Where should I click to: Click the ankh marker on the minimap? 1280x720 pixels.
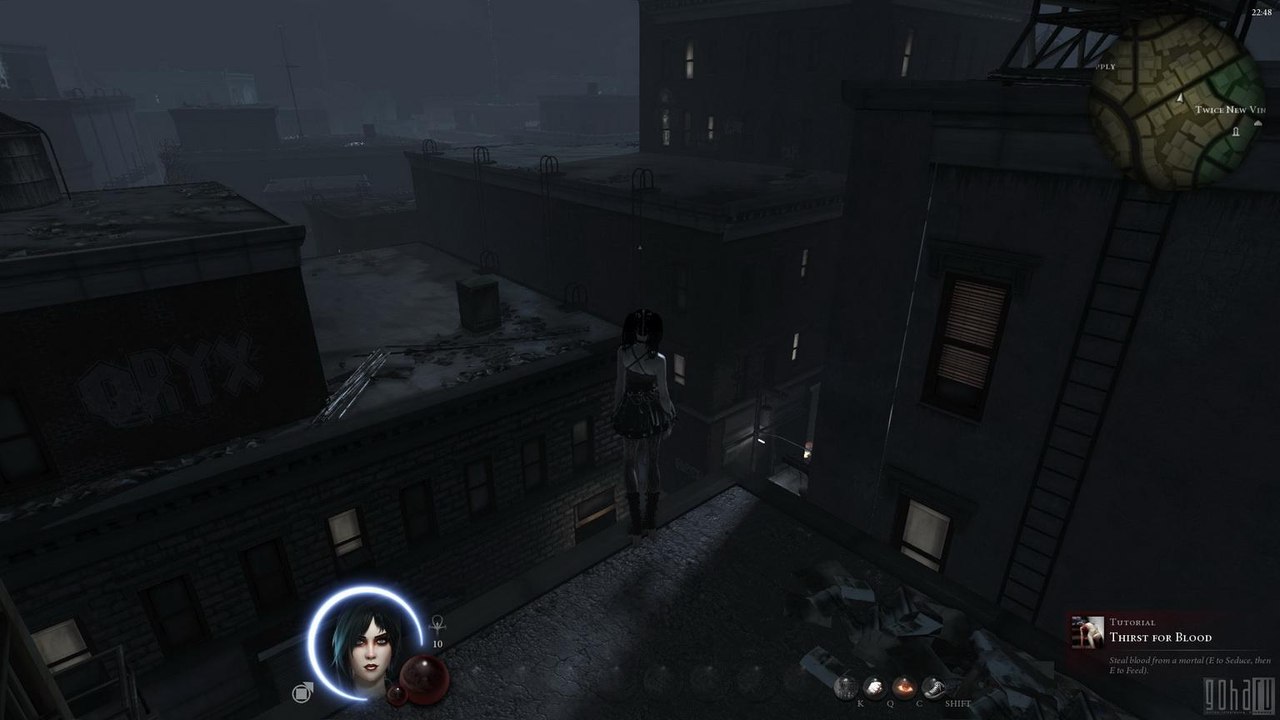(x=1235, y=132)
